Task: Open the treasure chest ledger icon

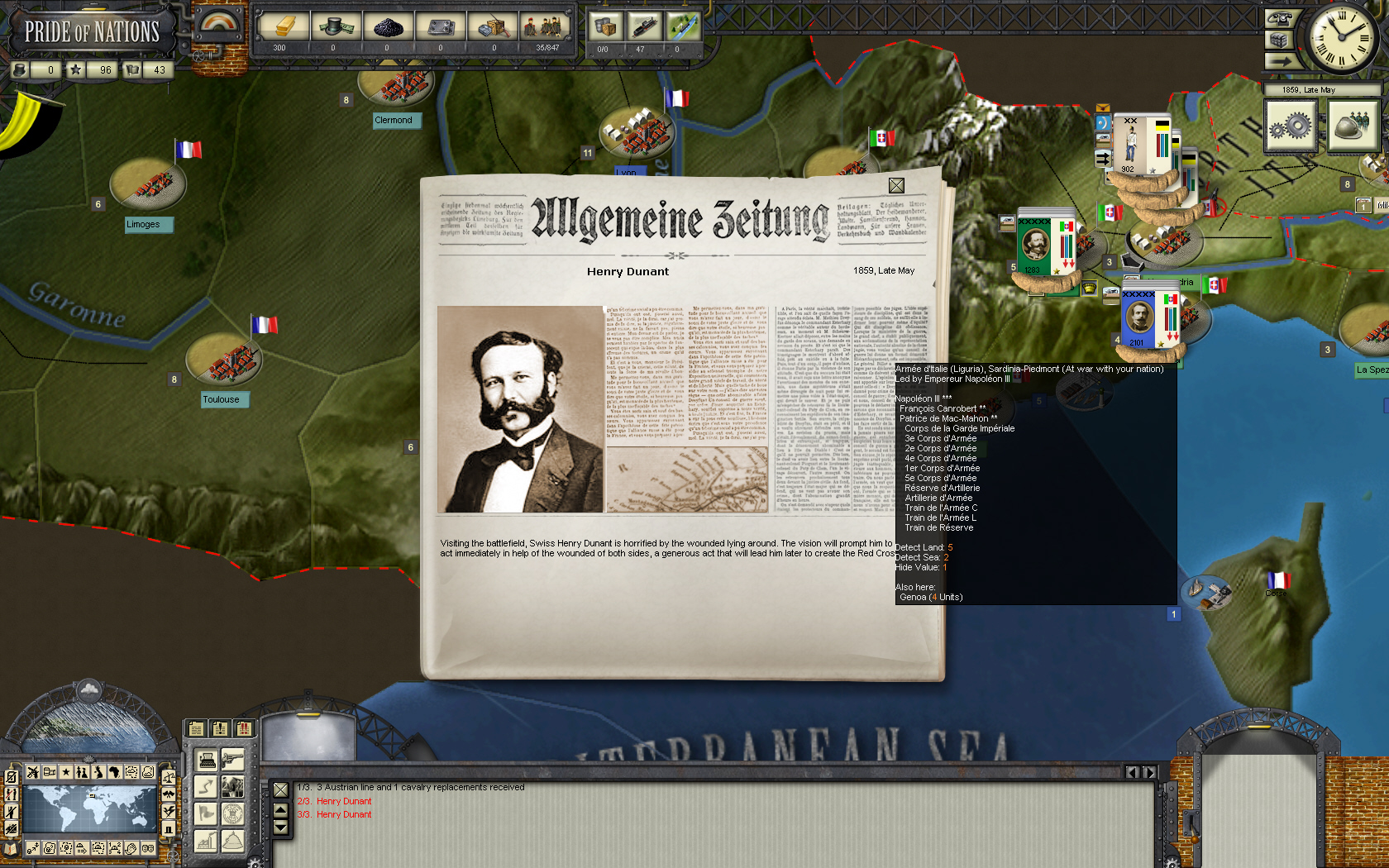Action: 1280,41
